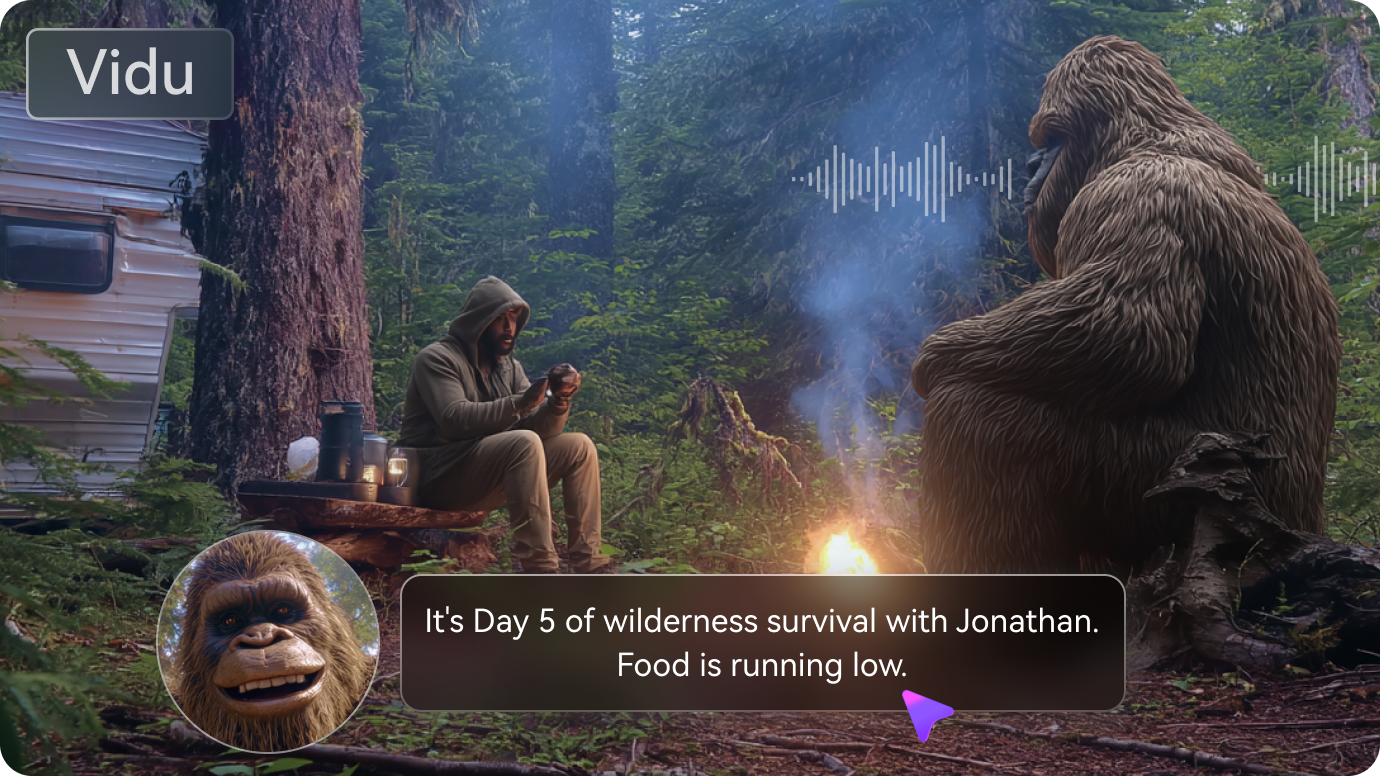Click the Day 5 wilderness survival text box
Screen dimensions: 1380x776
click(762, 642)
